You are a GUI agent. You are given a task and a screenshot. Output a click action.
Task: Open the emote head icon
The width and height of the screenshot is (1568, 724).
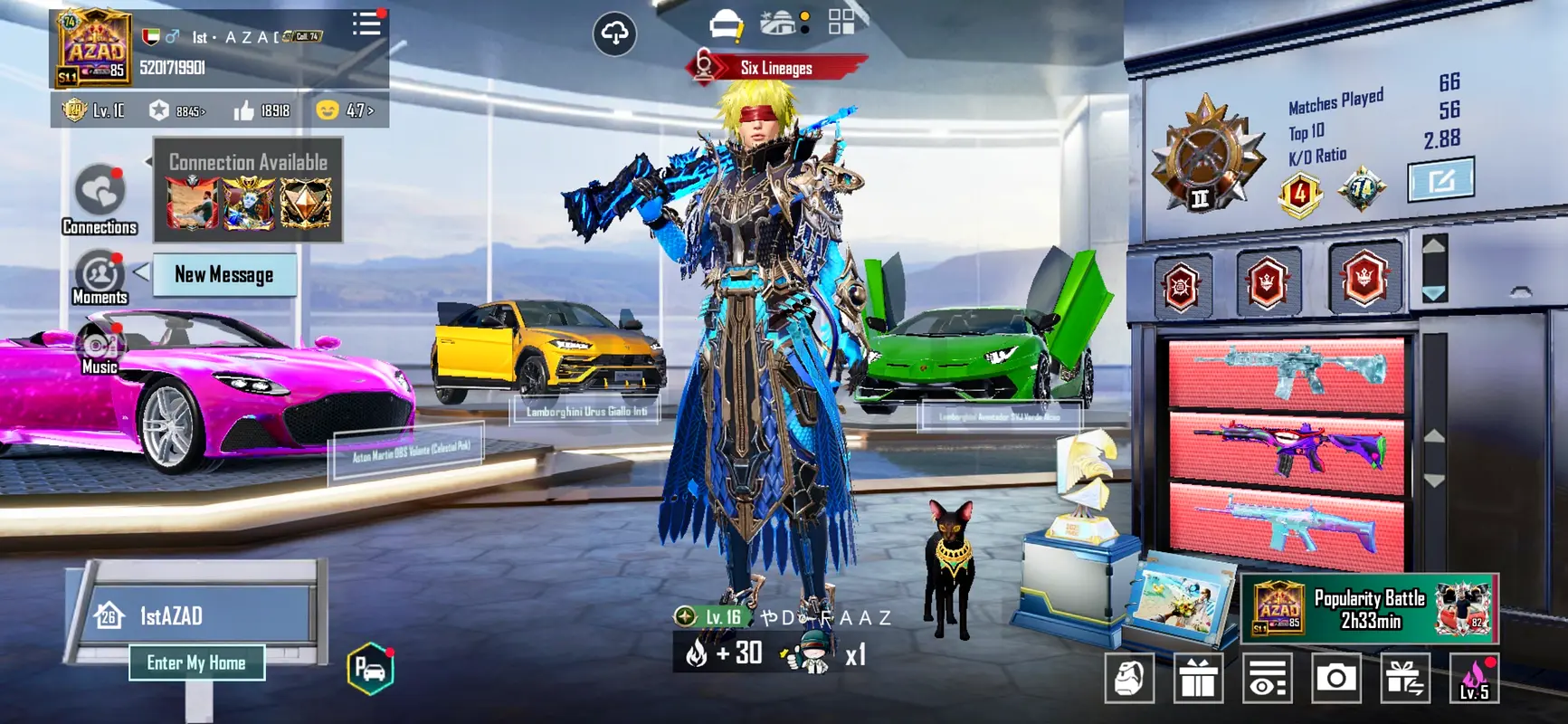(1129, 678)
